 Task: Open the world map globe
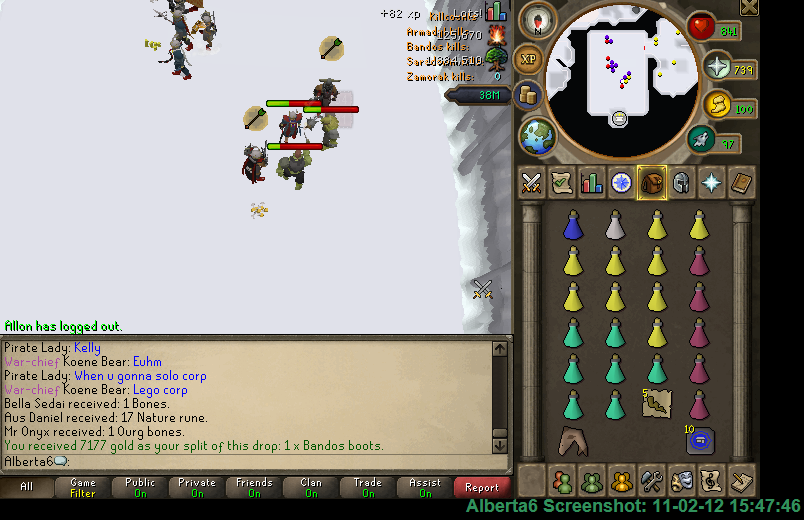537,135
